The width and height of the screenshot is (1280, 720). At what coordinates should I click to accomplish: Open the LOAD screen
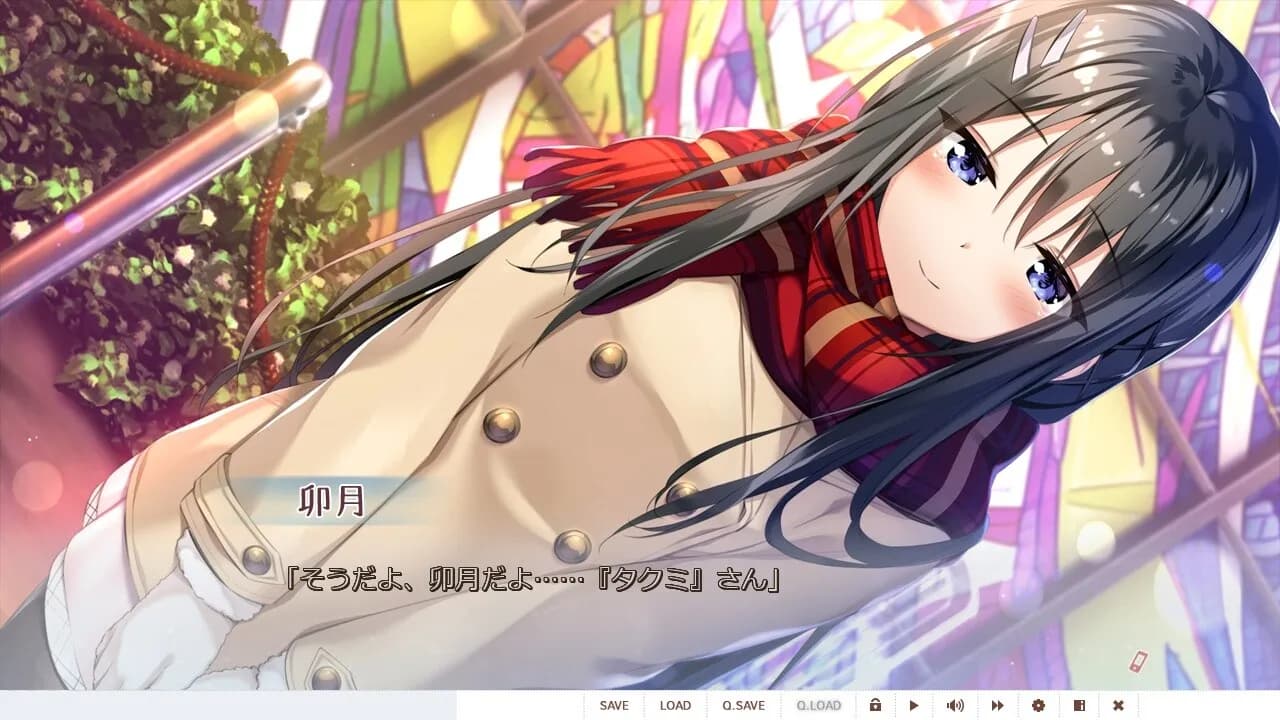click(x=676, y=705)
